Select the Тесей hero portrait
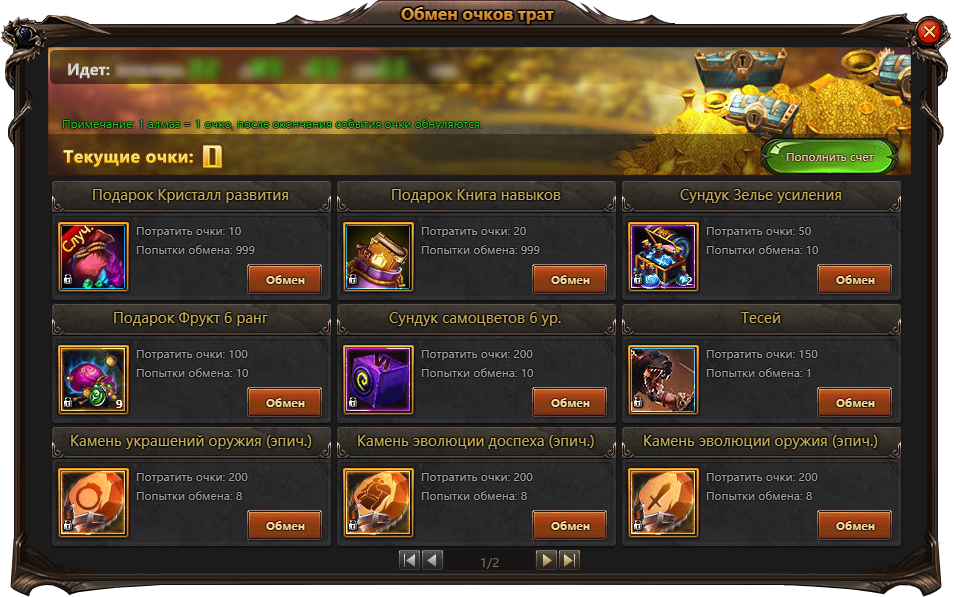 click(664, 380)
